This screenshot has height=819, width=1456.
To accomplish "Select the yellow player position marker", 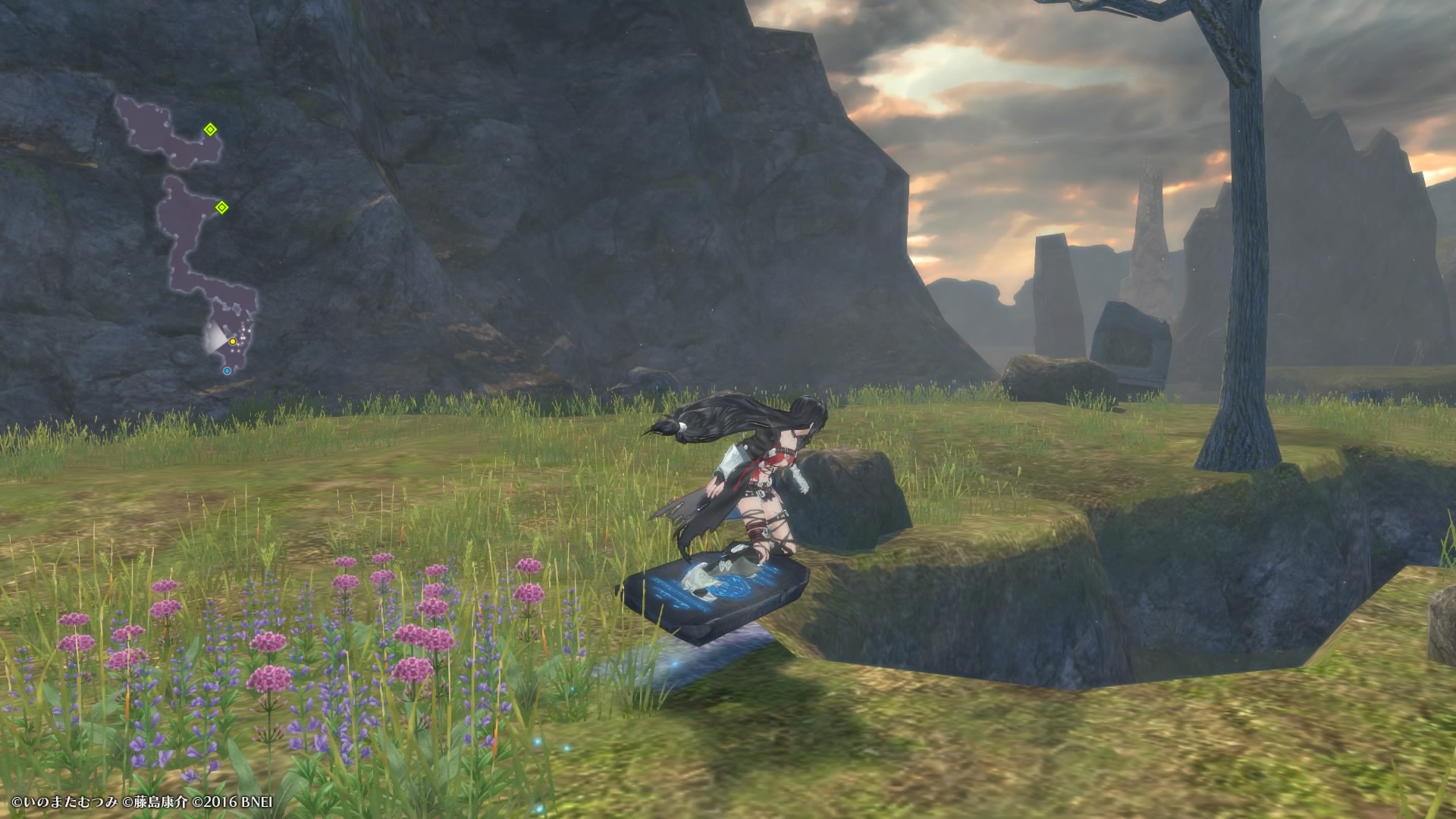I will pos(233,342).
